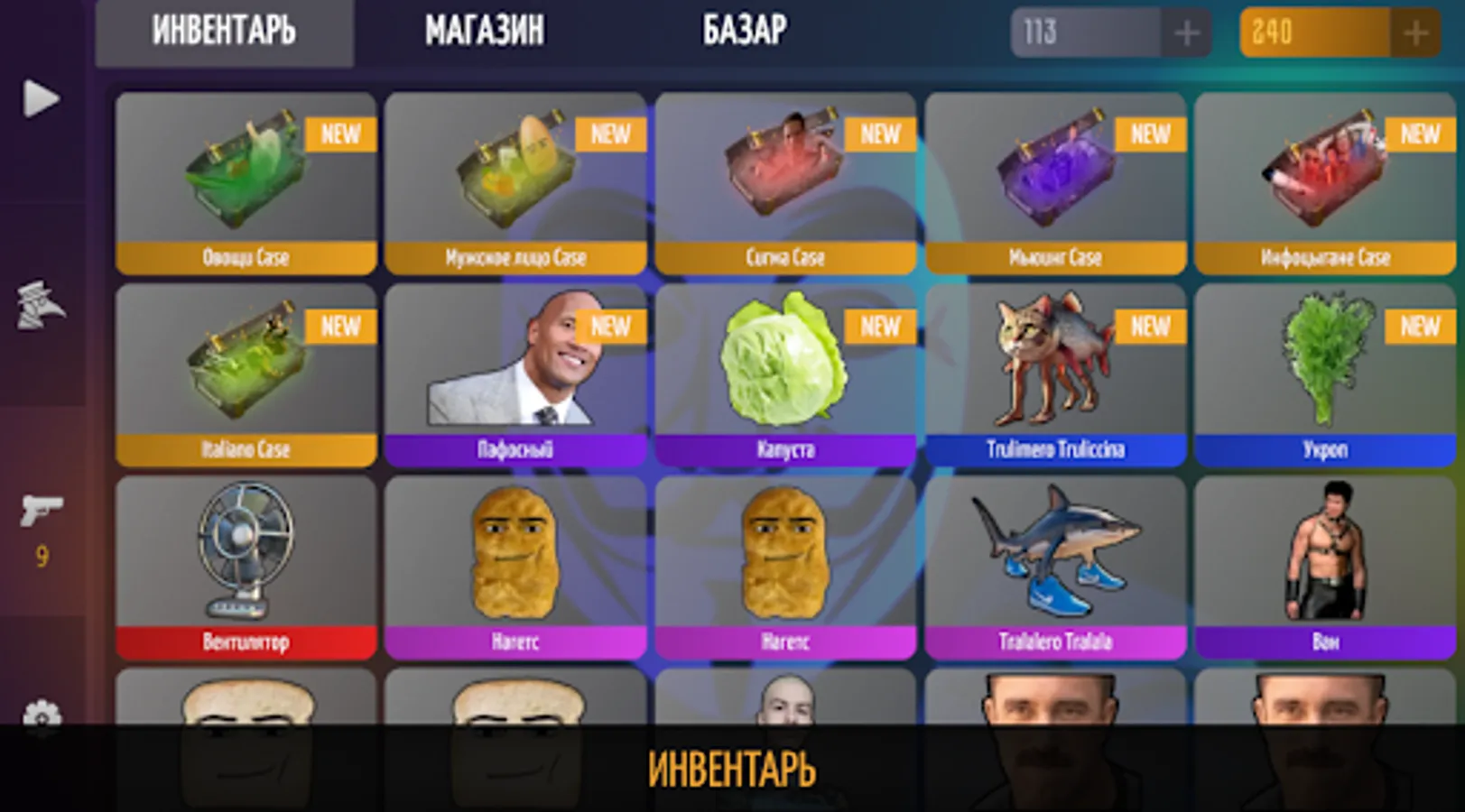This screenshot has width=1465, height=812.
Task: Select the Вентилятор item
Action: [x=245, y=564]
